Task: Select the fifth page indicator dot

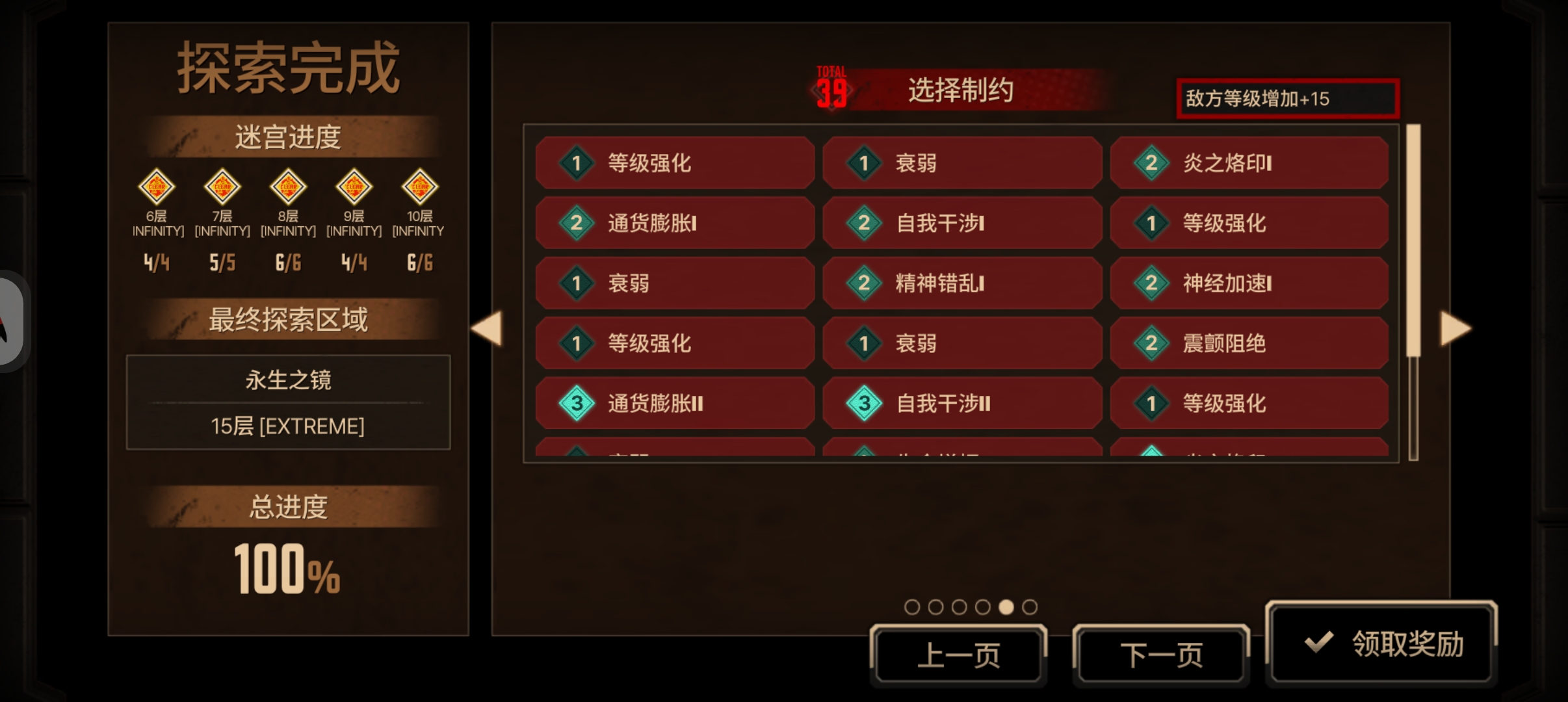Action: [x=1008, y=606]
